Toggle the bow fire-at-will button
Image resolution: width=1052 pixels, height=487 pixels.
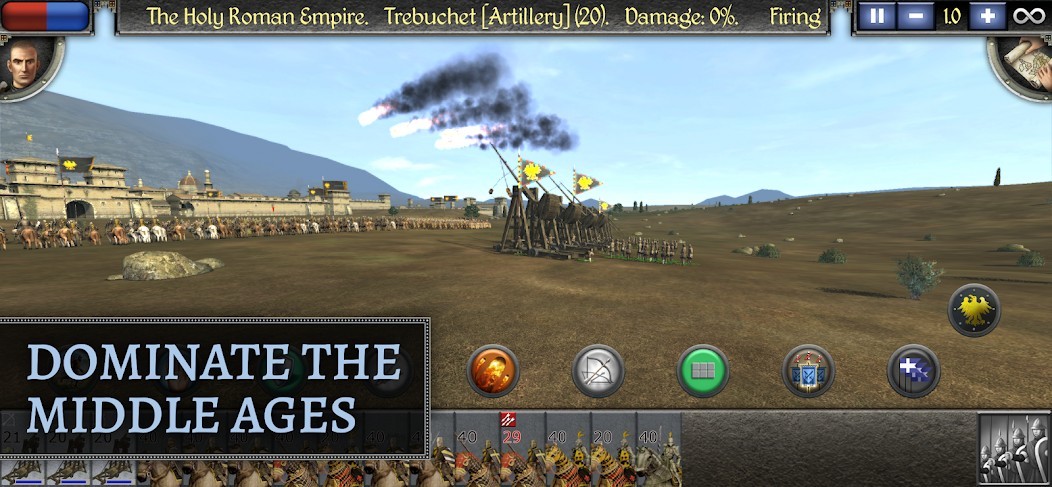click(598, 371)
